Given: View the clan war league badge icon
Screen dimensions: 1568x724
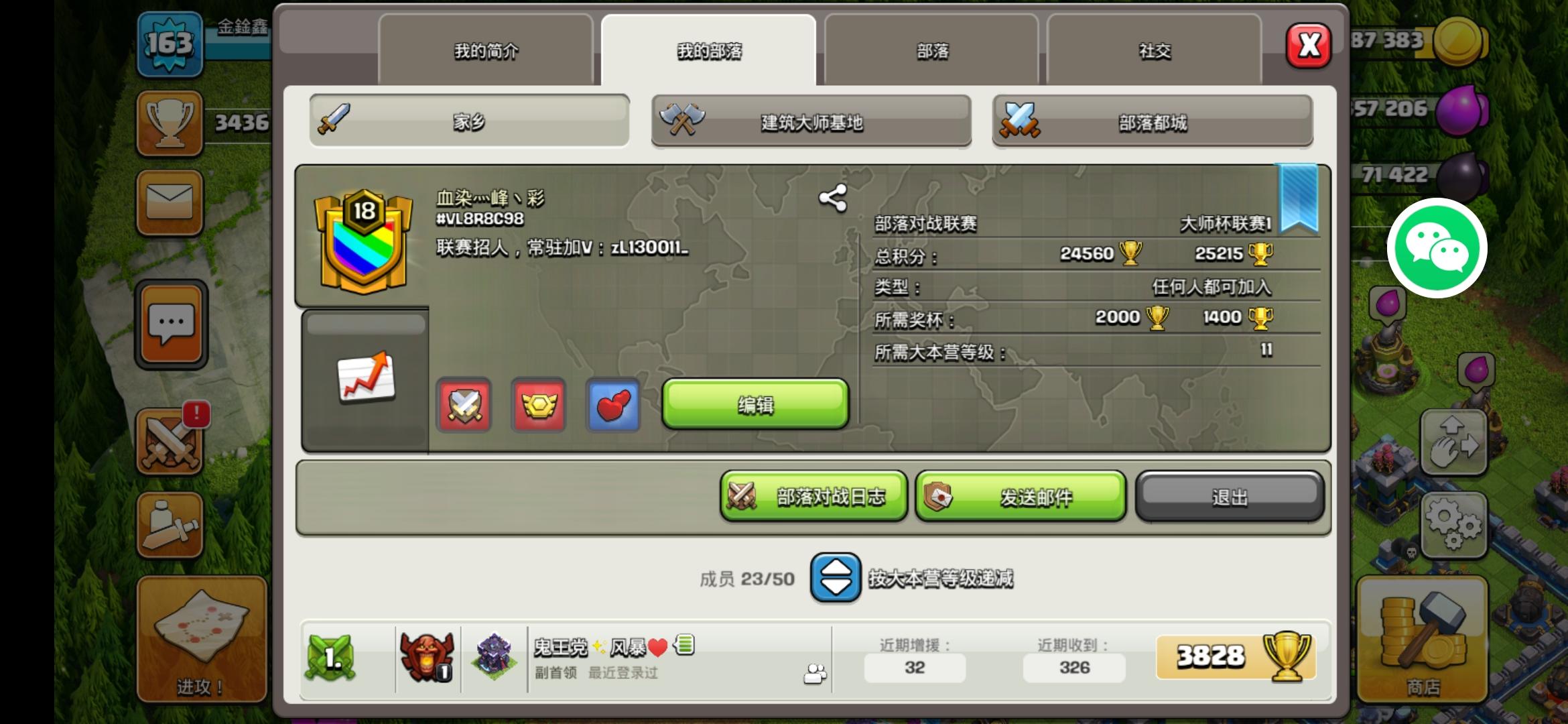Looking at the screenshot, I should (x=539, y=406).
